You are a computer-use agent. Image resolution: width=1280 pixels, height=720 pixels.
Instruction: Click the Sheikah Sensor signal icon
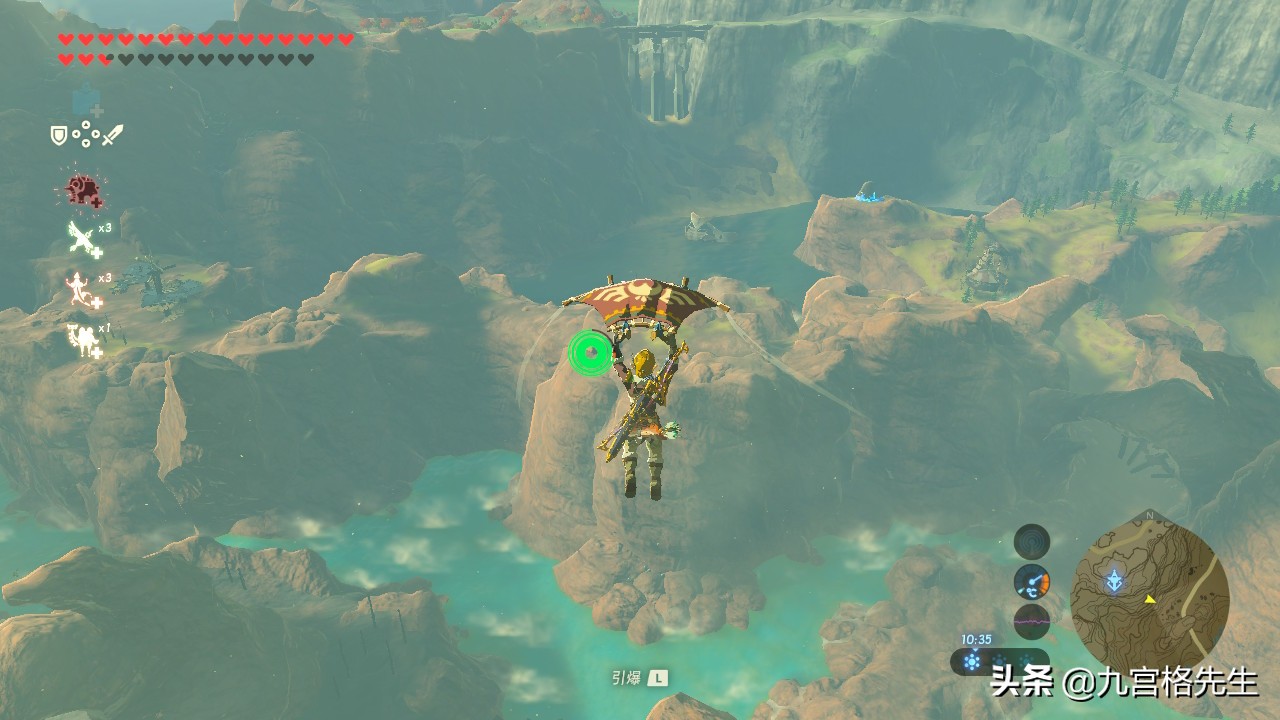tap(1032, 542)
